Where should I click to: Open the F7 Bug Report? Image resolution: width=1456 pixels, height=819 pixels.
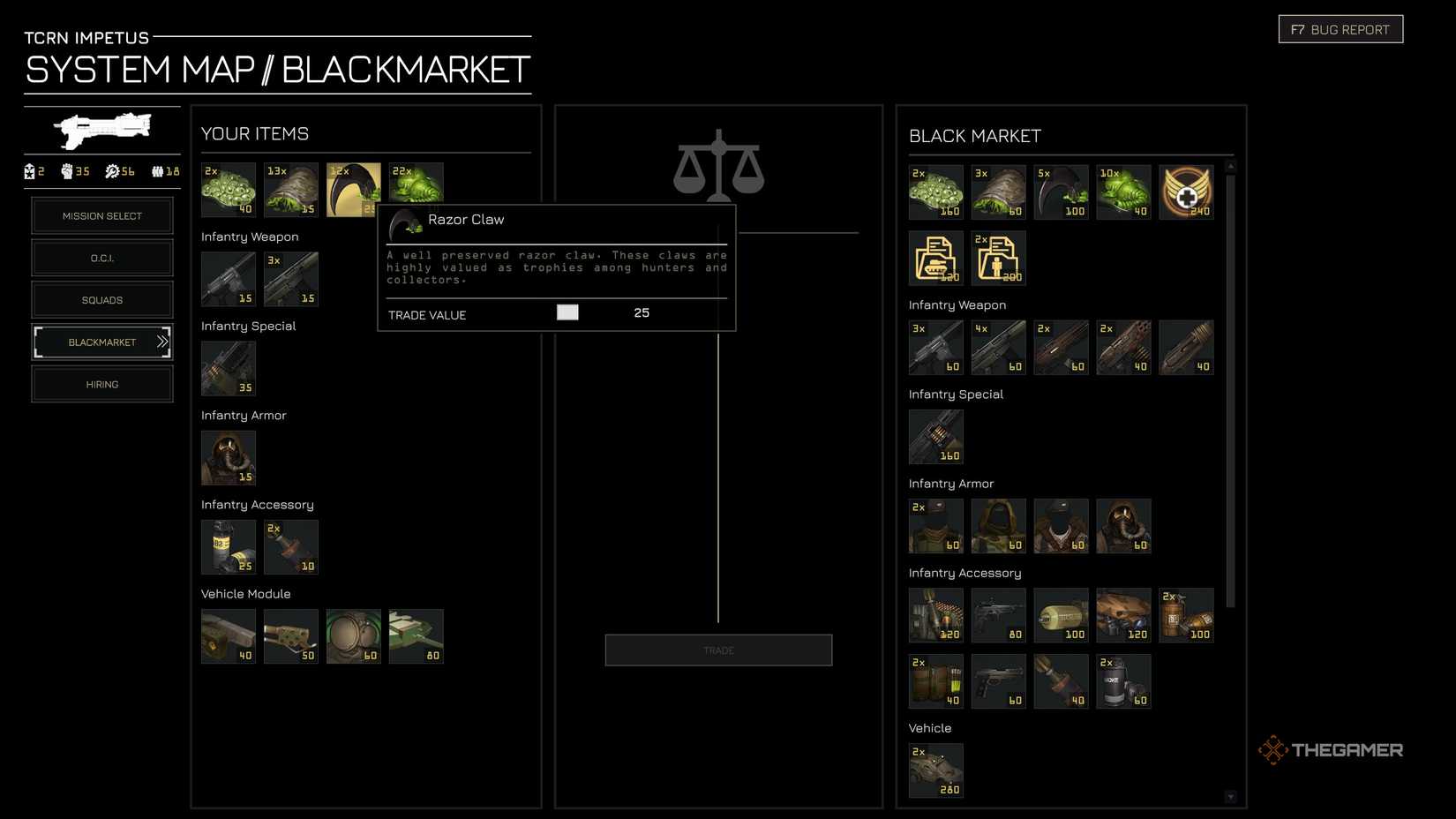(x=1340, y=28)
